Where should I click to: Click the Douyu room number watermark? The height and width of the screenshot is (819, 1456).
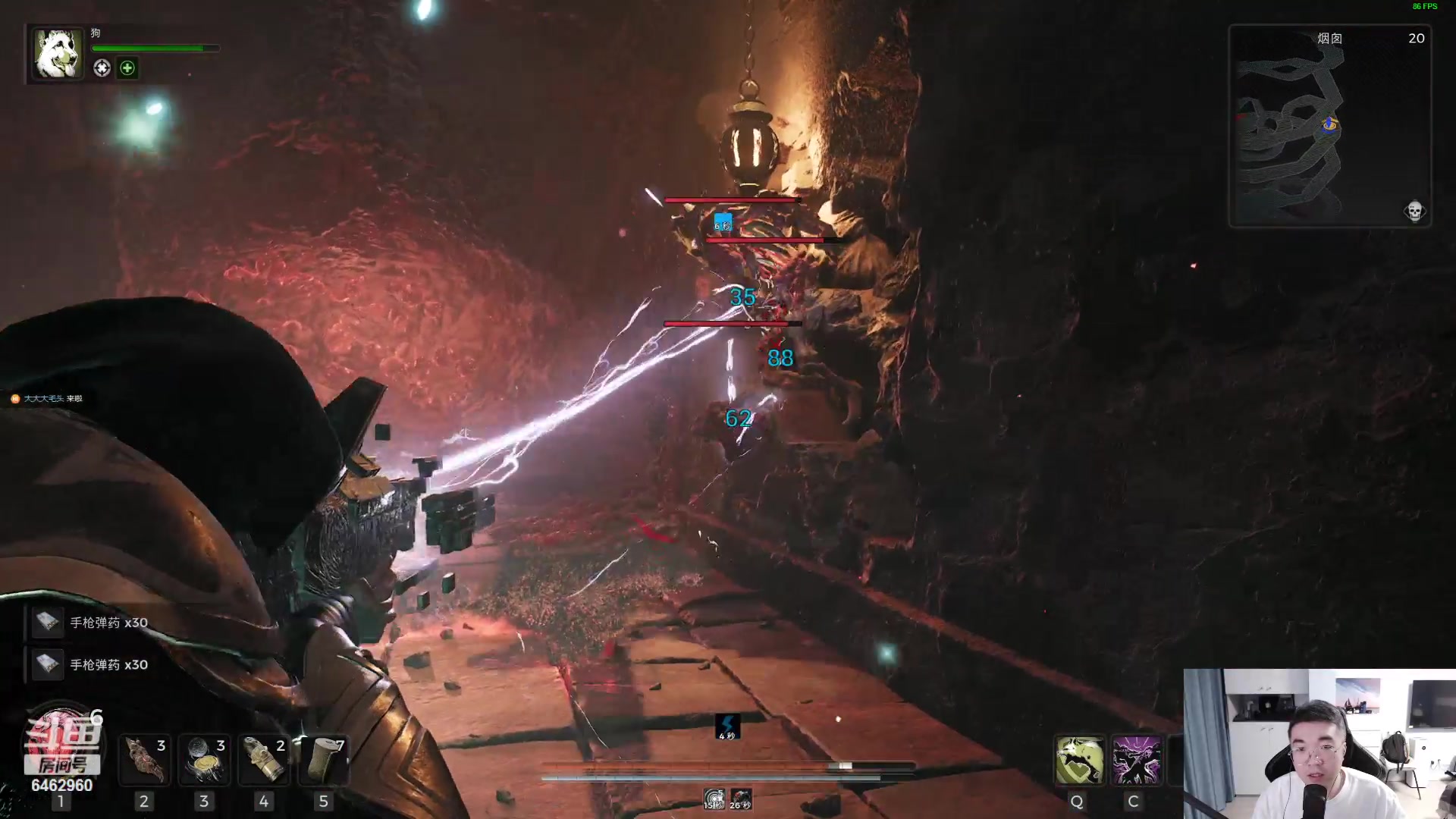62,758
